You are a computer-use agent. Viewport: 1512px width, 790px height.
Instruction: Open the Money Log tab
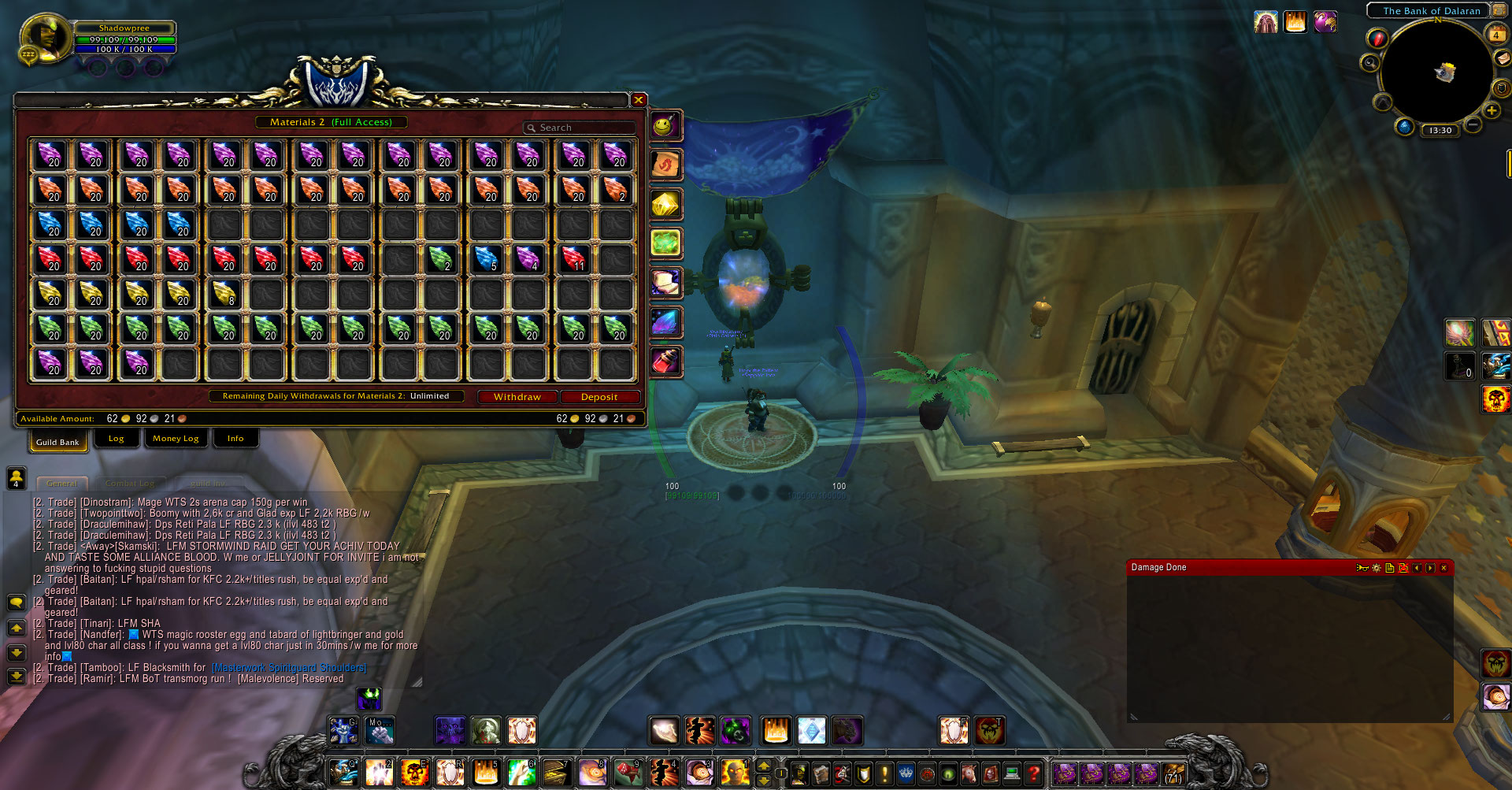coord(176,439)
